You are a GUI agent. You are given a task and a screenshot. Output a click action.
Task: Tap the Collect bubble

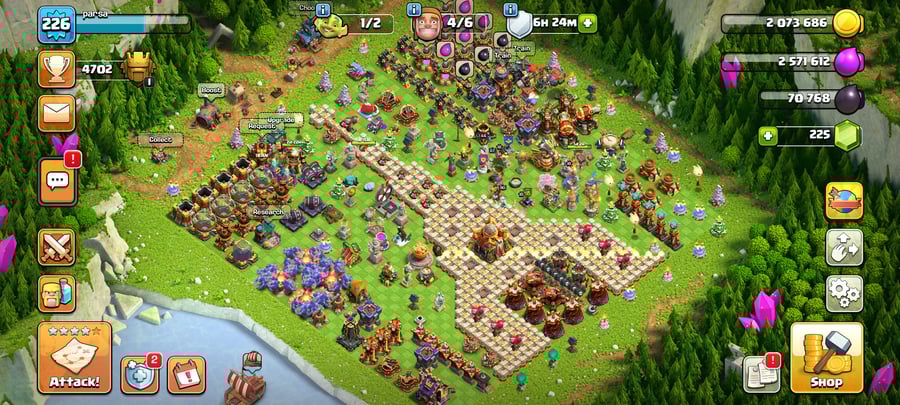point(160,140)
